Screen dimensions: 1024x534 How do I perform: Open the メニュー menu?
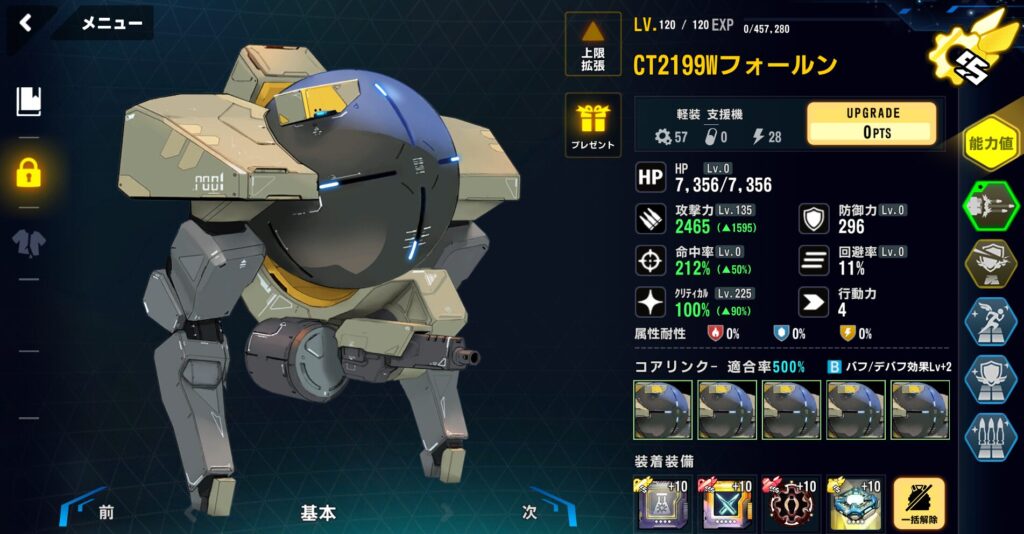[x=111, y=23]
